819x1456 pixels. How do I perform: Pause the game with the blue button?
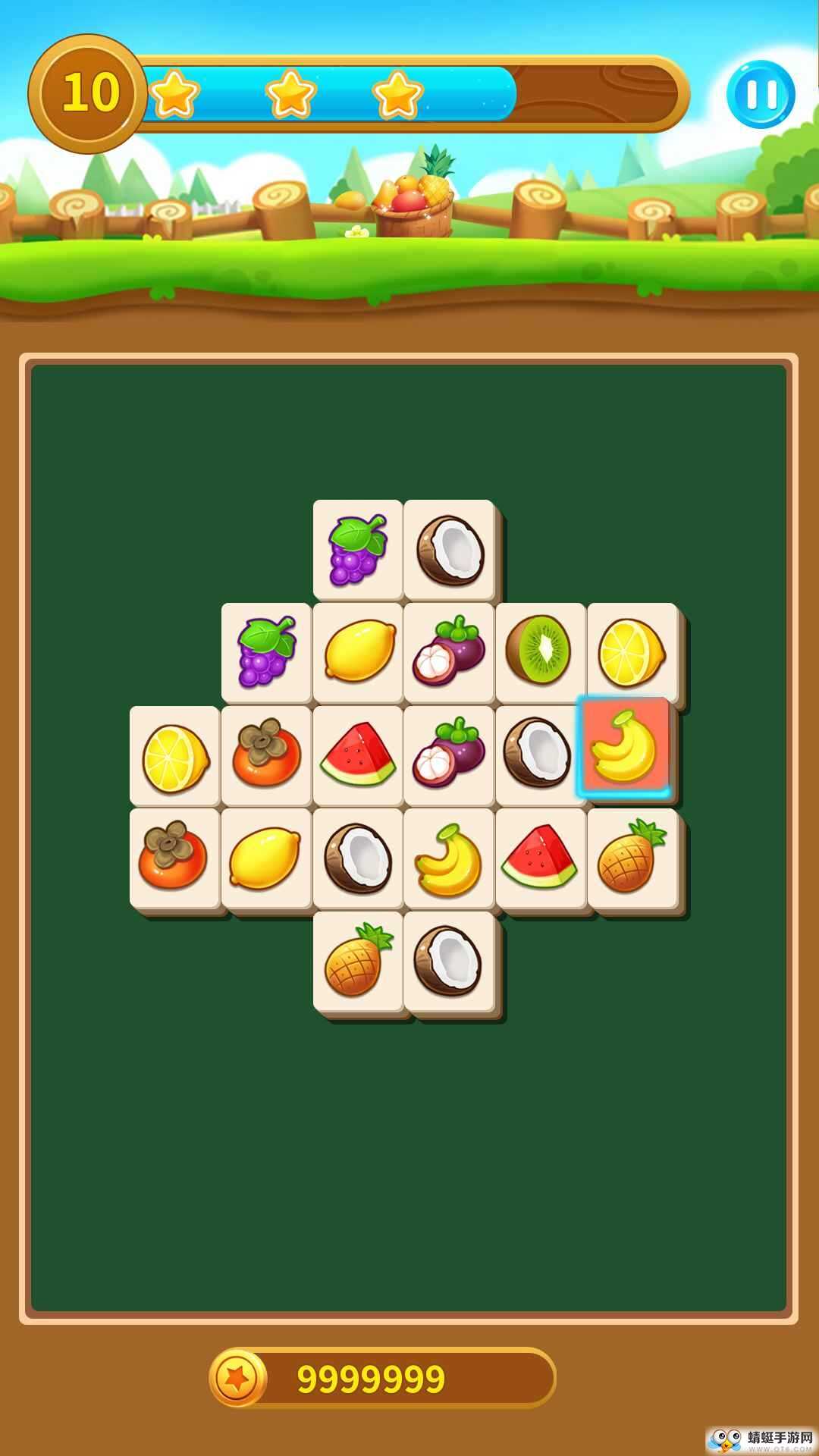(761, 94)
